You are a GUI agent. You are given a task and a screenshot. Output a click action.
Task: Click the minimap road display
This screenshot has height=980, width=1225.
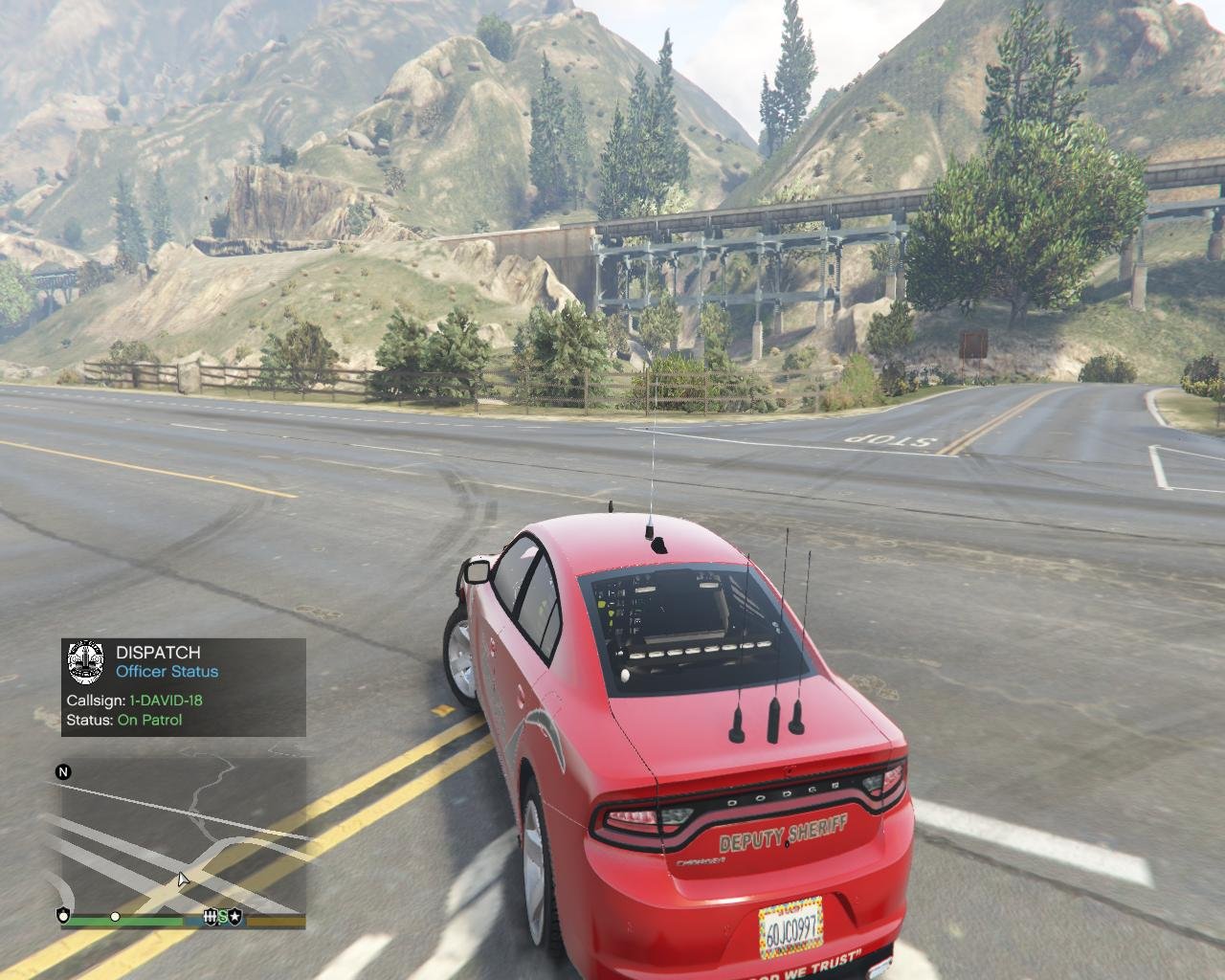tap(184, 831)
